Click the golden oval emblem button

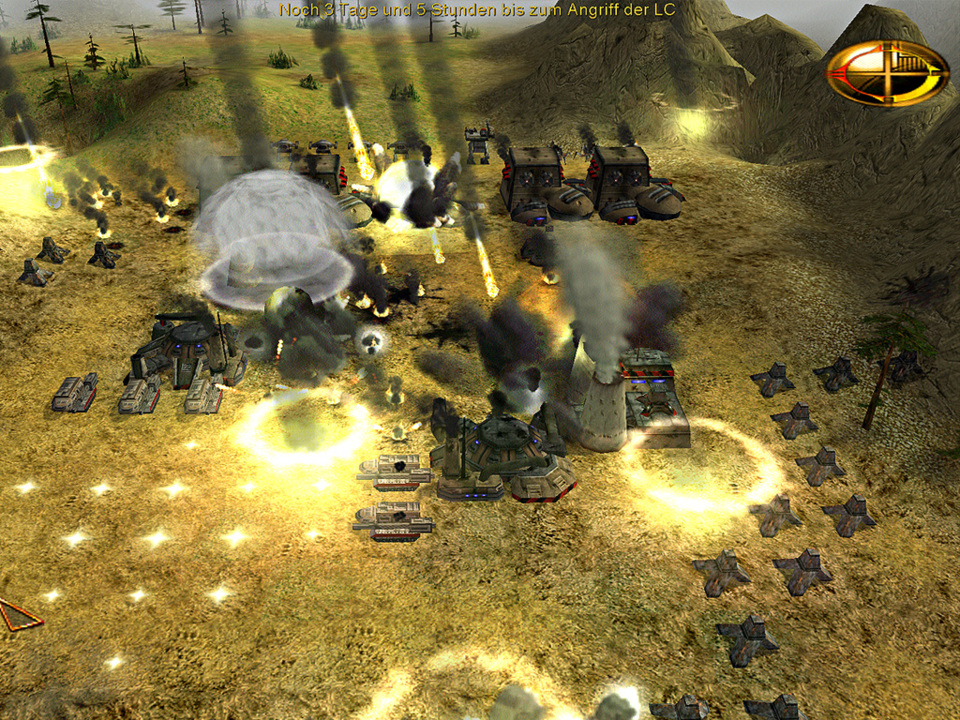[887, 72]
